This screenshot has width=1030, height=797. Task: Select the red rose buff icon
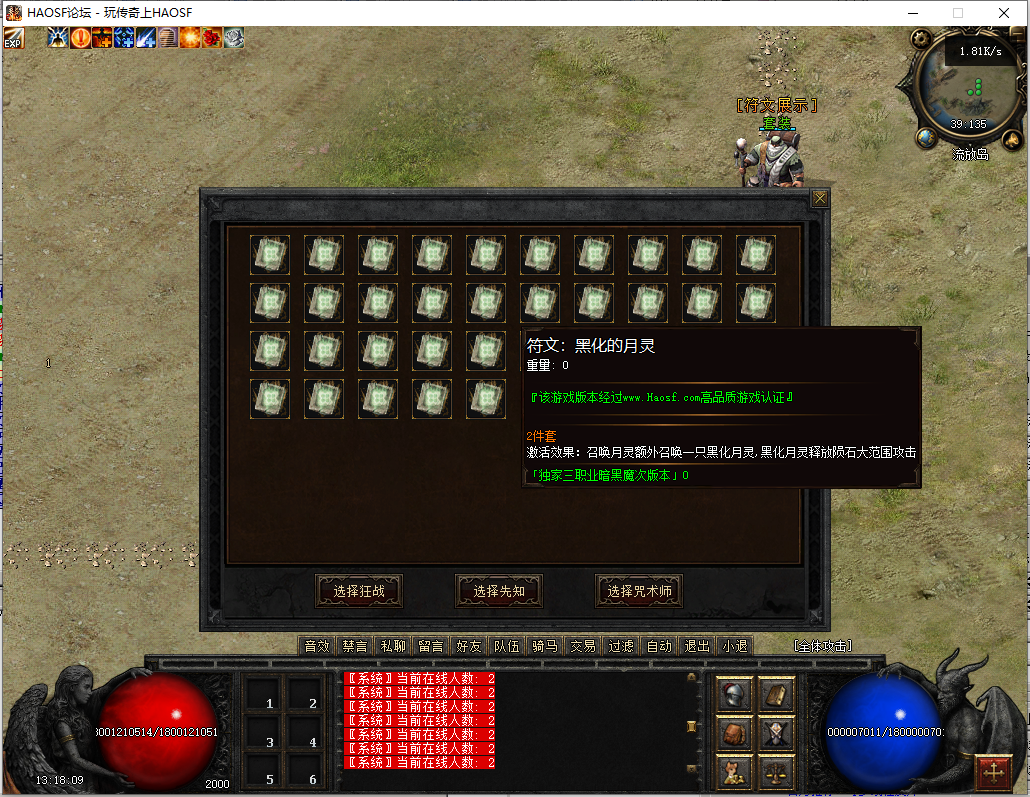click(211, 38)
